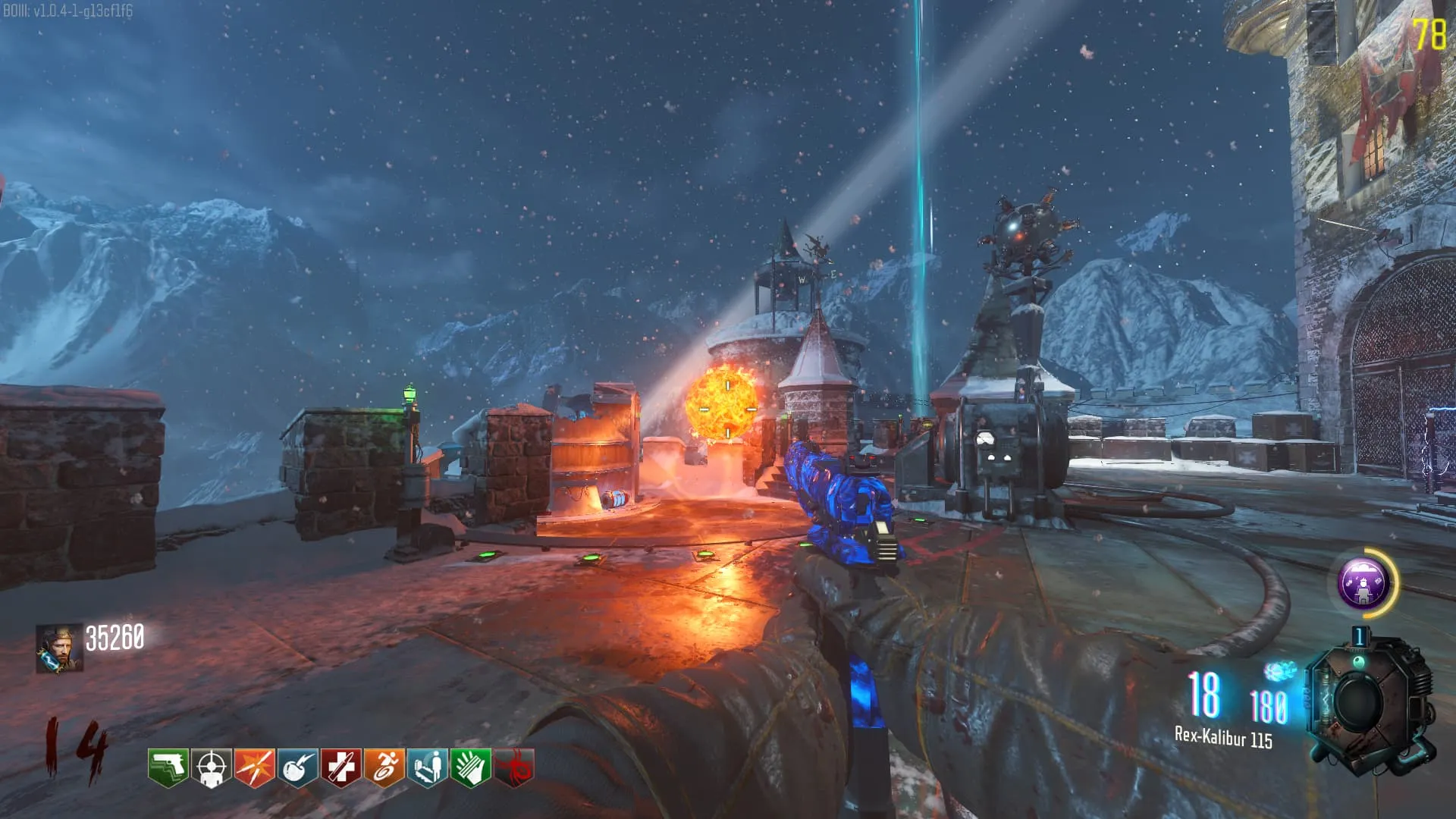The height and width of the screenshot is (819, 1456).
Task: Activate the purple GobbleGum icon
Action: [1363, 582]
